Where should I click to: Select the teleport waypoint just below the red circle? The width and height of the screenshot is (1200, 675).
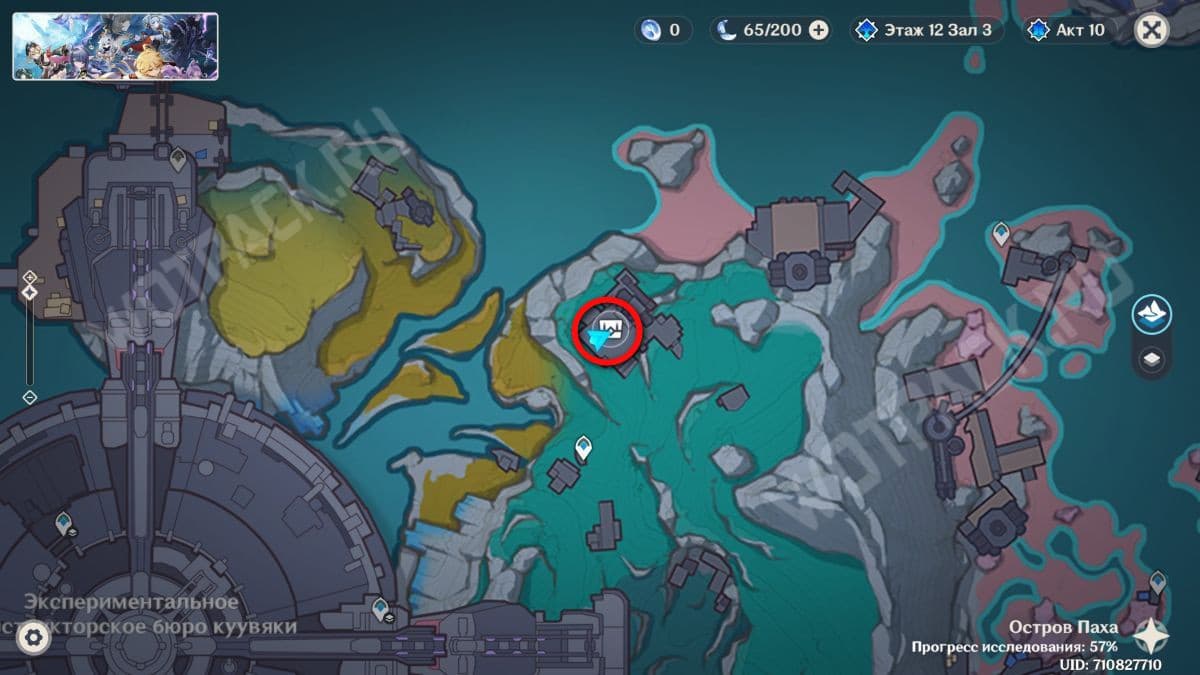(x=584, y=447)
